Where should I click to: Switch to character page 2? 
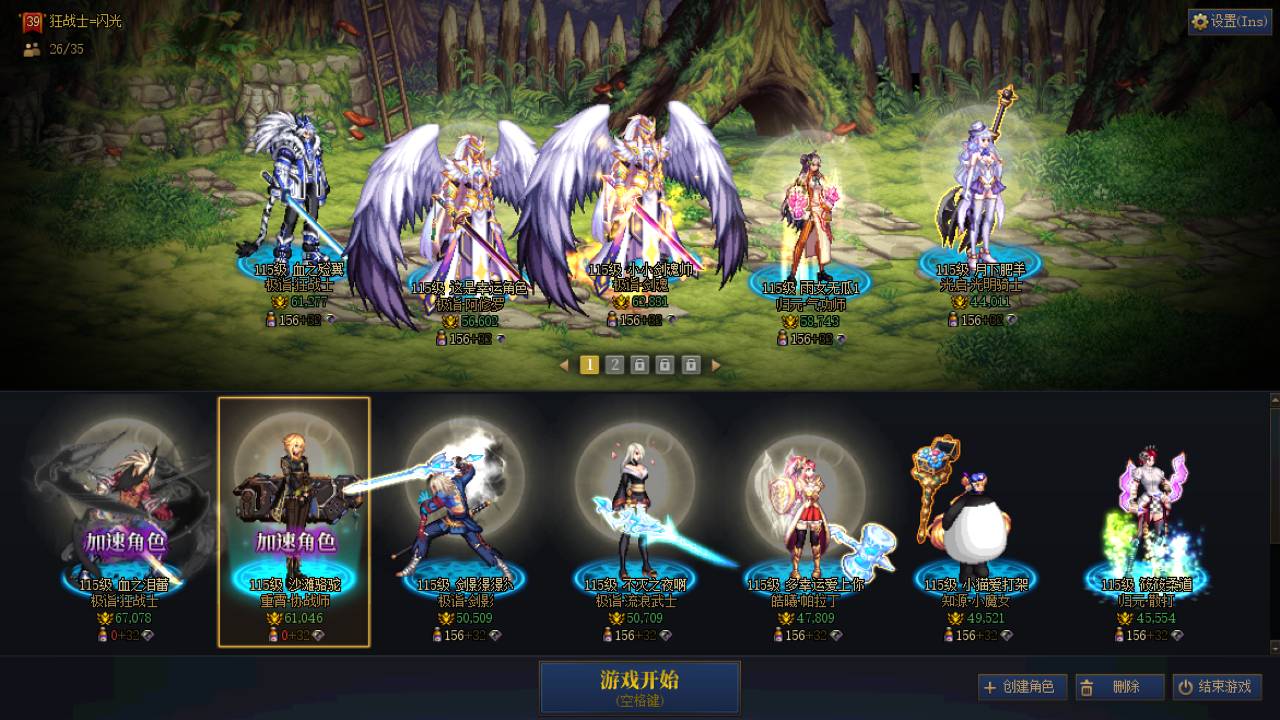point(614,365)
